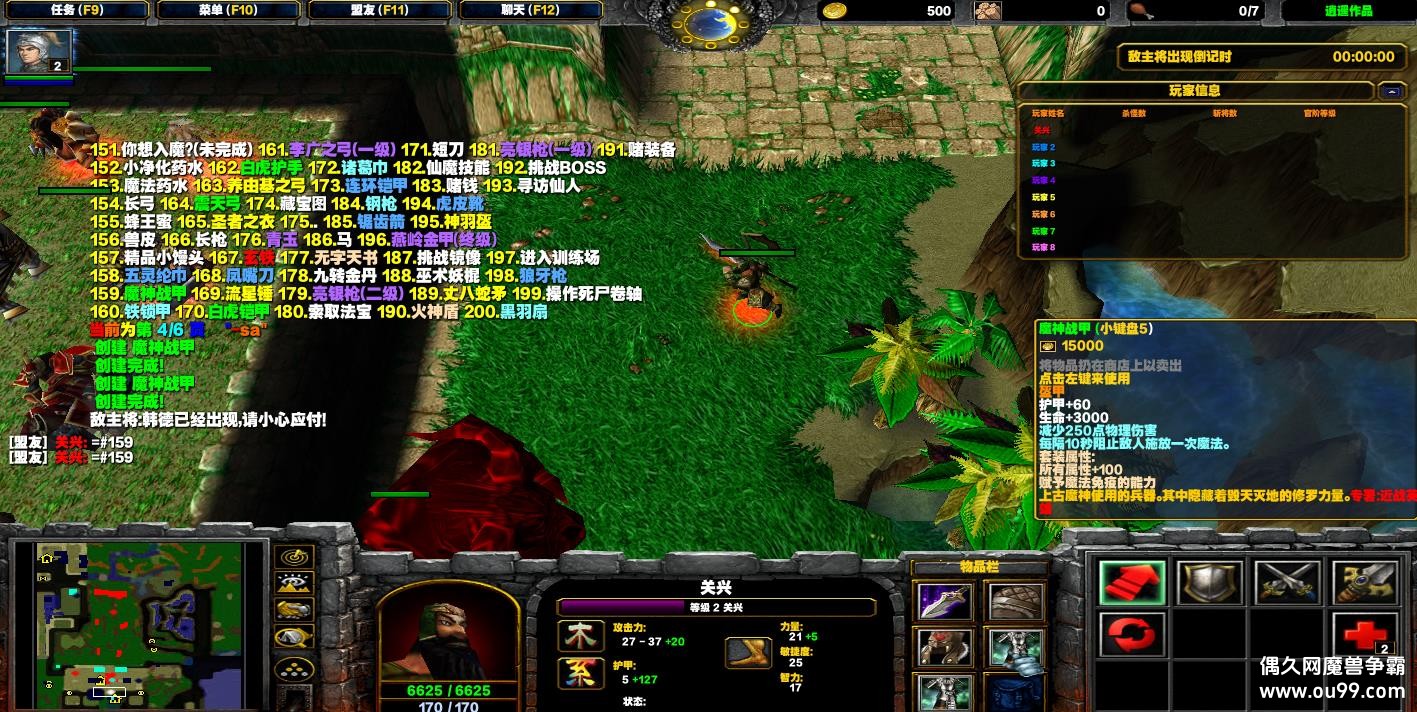1417x712 pixels.
Task: Select the brown woven armor inventory item
Action: tap(1015, 602)
